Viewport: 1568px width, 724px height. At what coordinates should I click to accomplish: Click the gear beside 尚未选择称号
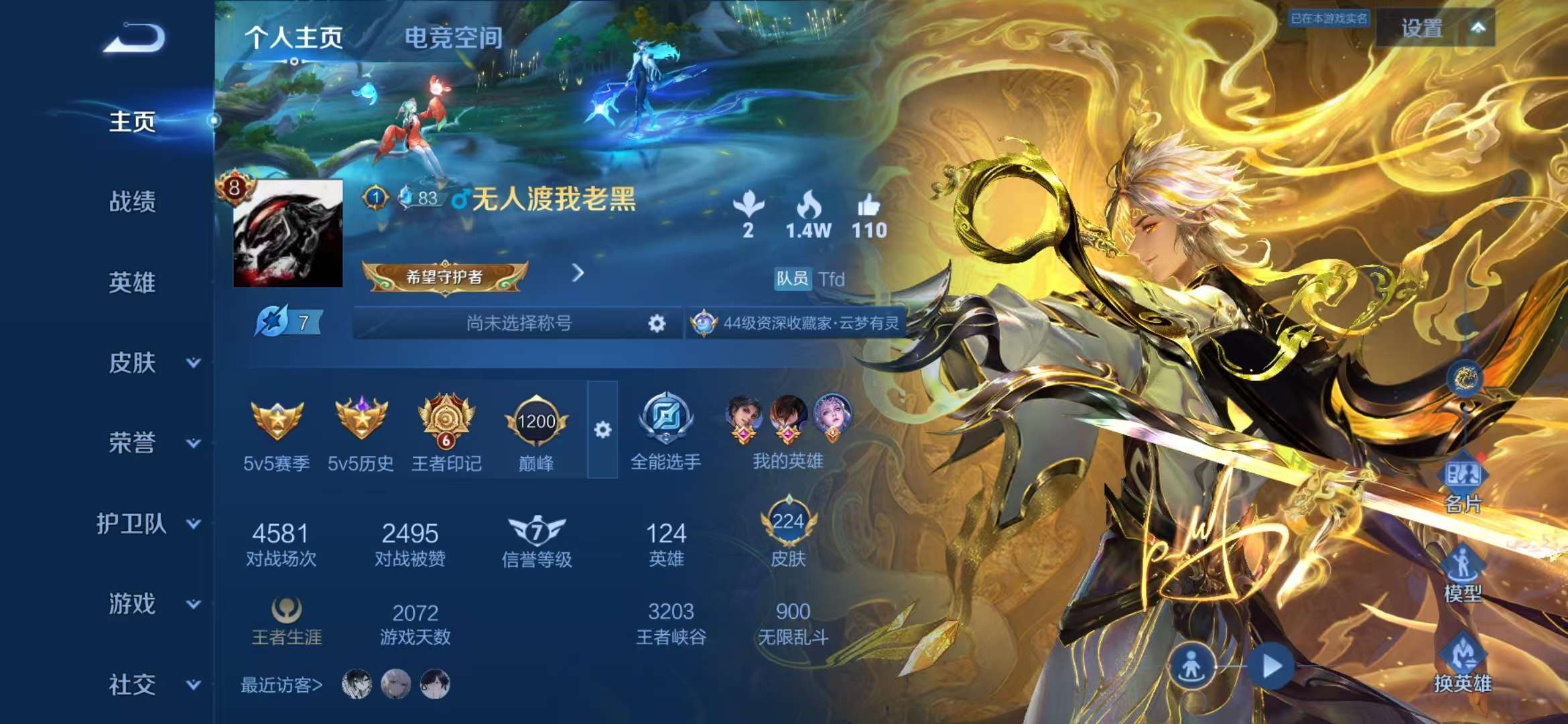coord(657,323)
